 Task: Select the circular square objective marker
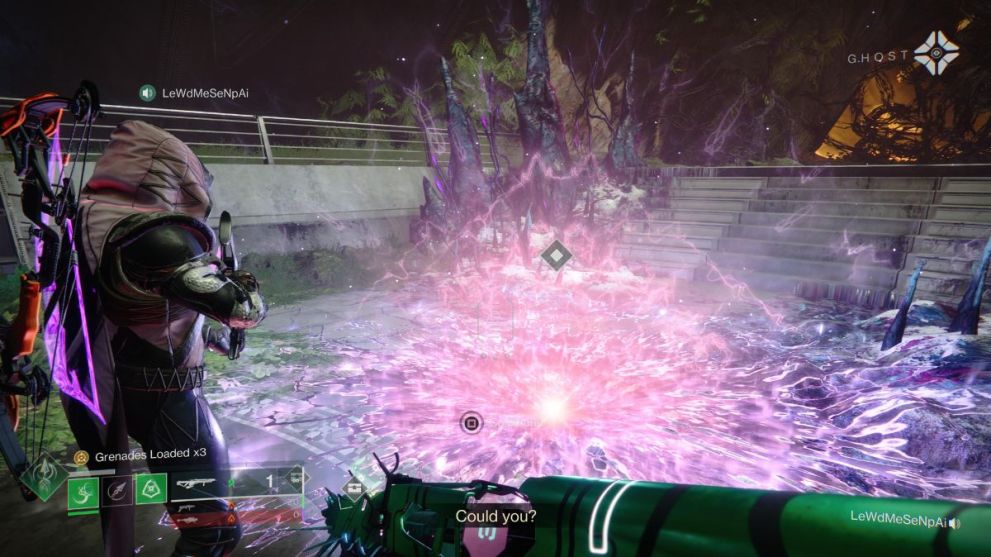(471, 423)
